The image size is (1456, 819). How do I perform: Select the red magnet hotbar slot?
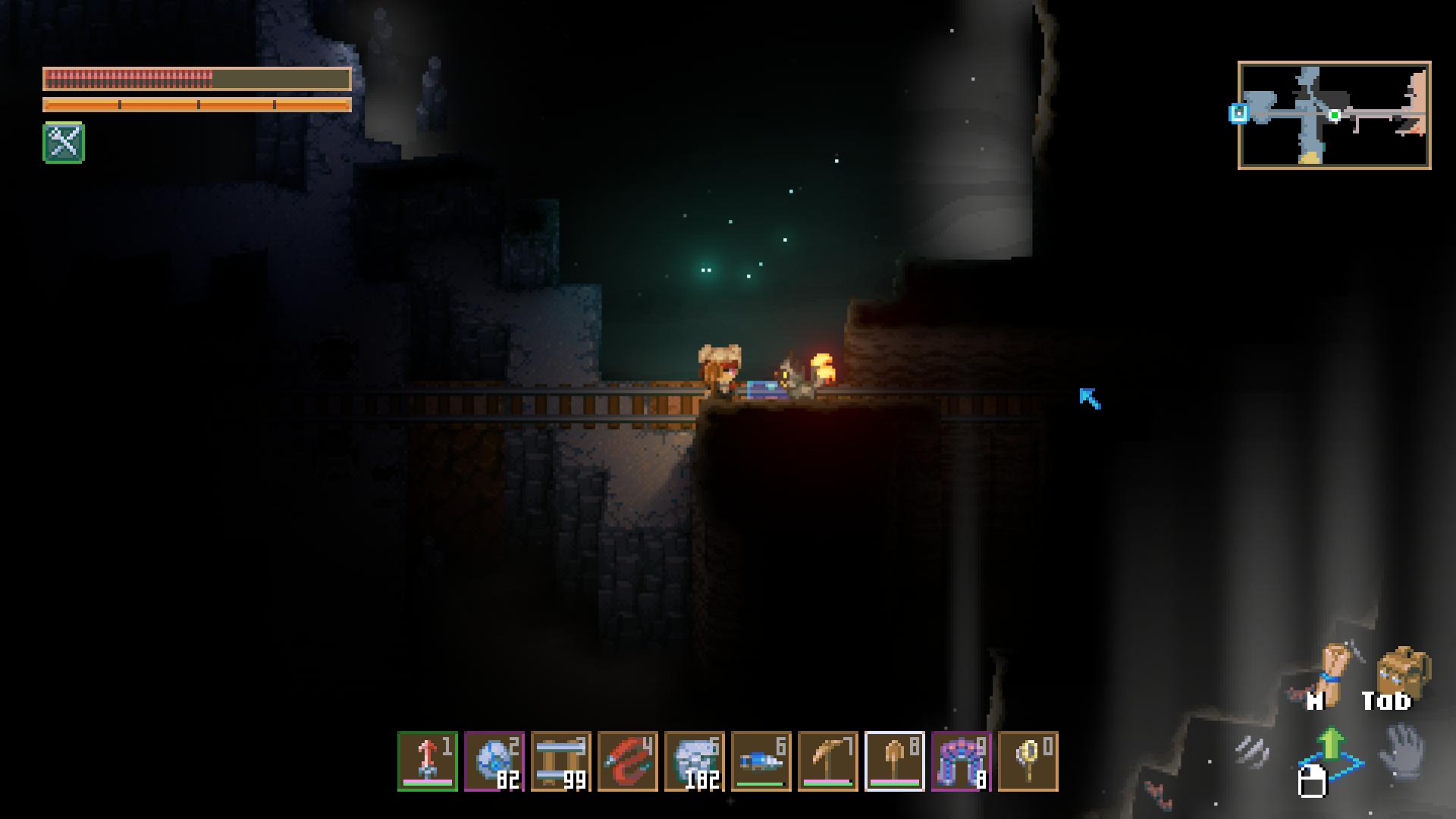(x=628, y=761)
